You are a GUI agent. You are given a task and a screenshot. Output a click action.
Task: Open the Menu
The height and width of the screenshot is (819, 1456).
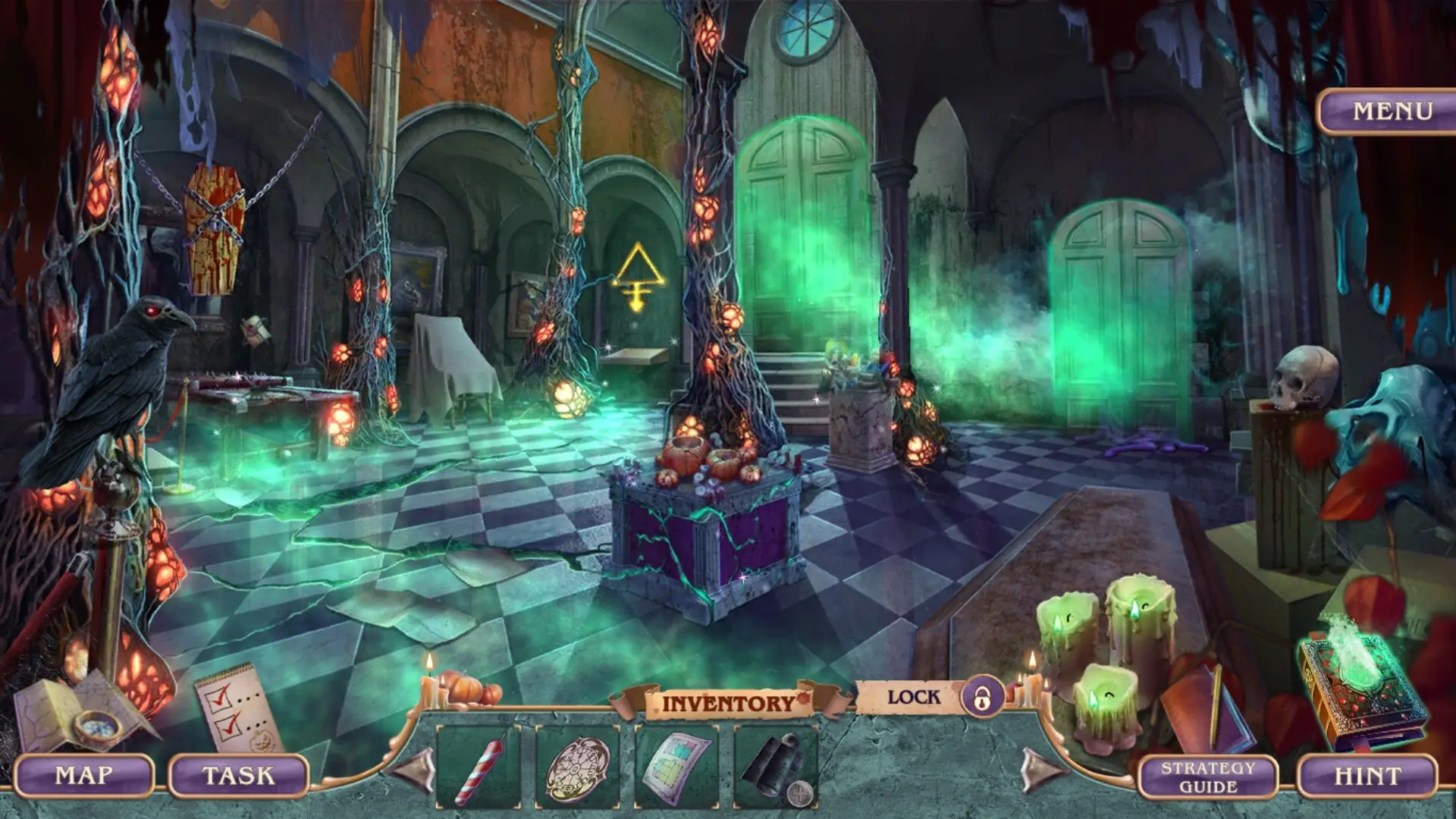[1392, 111]
